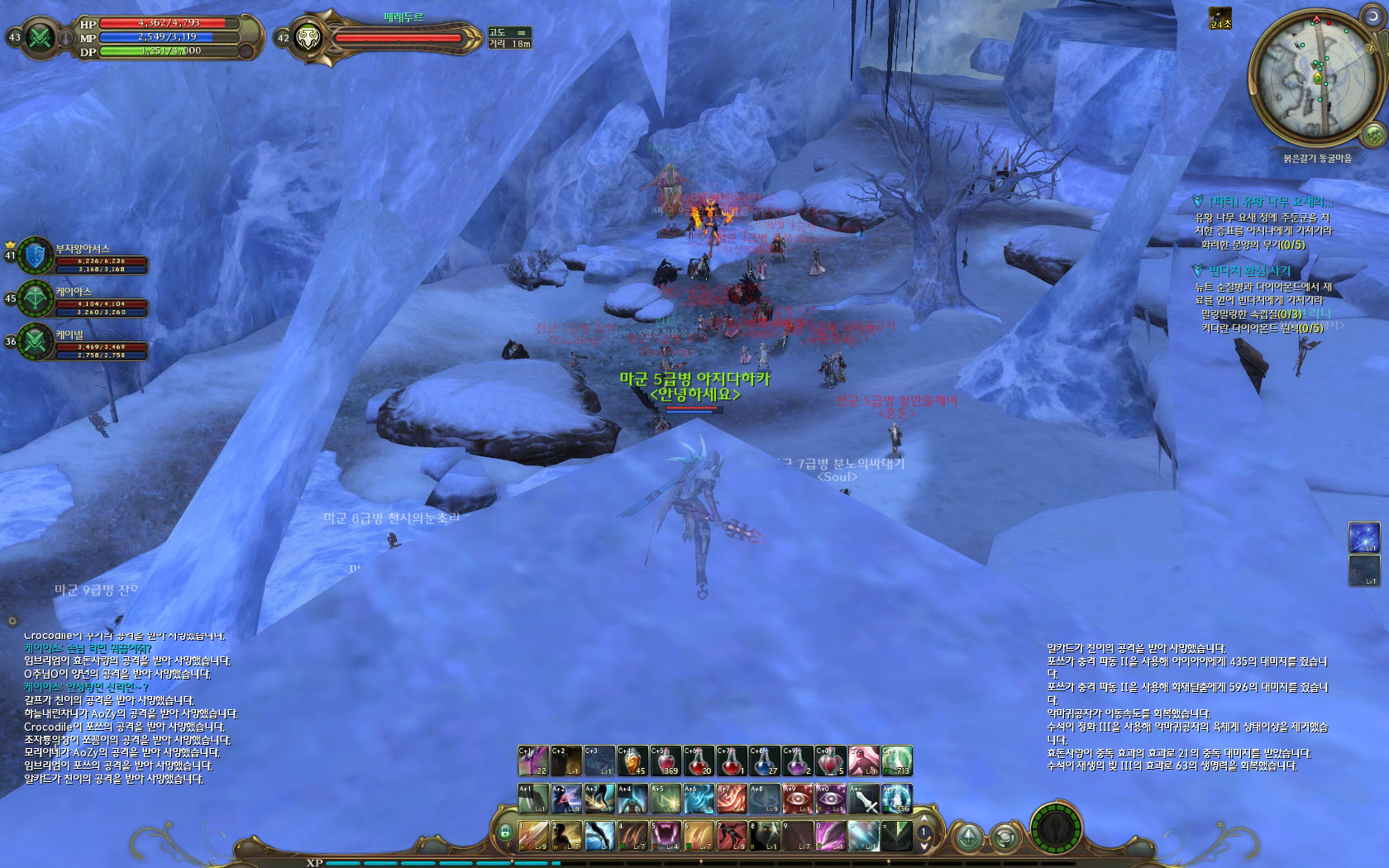Toggle the hotbar lock padlock button
The width and height of the screenshot is (1389, 868).
click(505, 832)
